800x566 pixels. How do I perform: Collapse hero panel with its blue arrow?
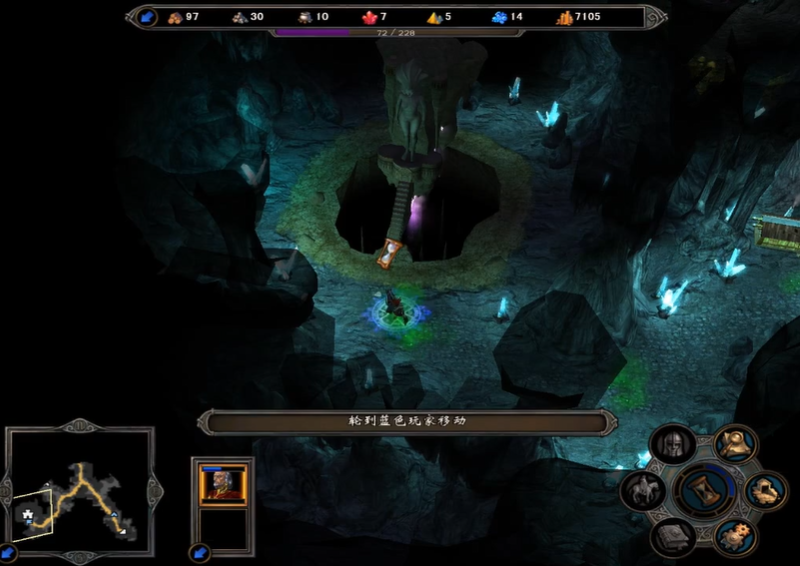198,552
